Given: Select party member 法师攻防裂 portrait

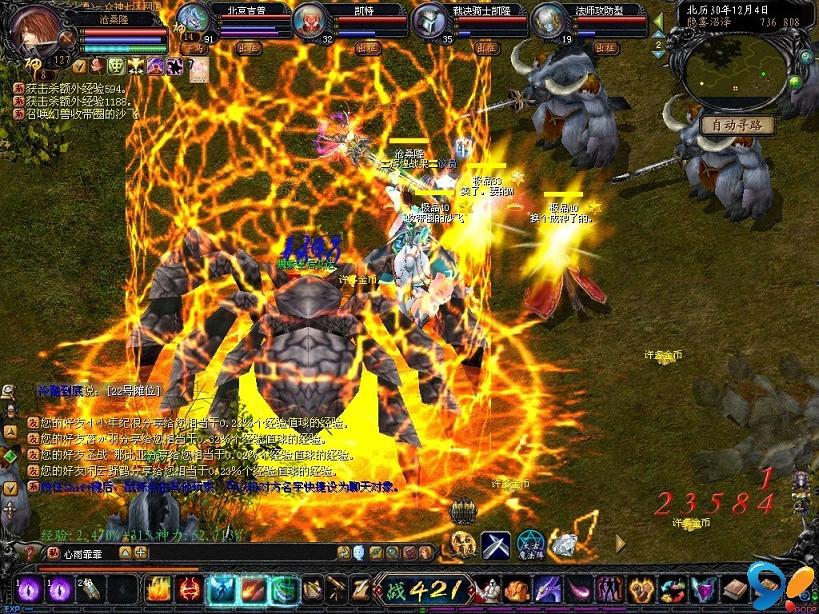Looking at the screenshot, I should [x=548, y=20].
